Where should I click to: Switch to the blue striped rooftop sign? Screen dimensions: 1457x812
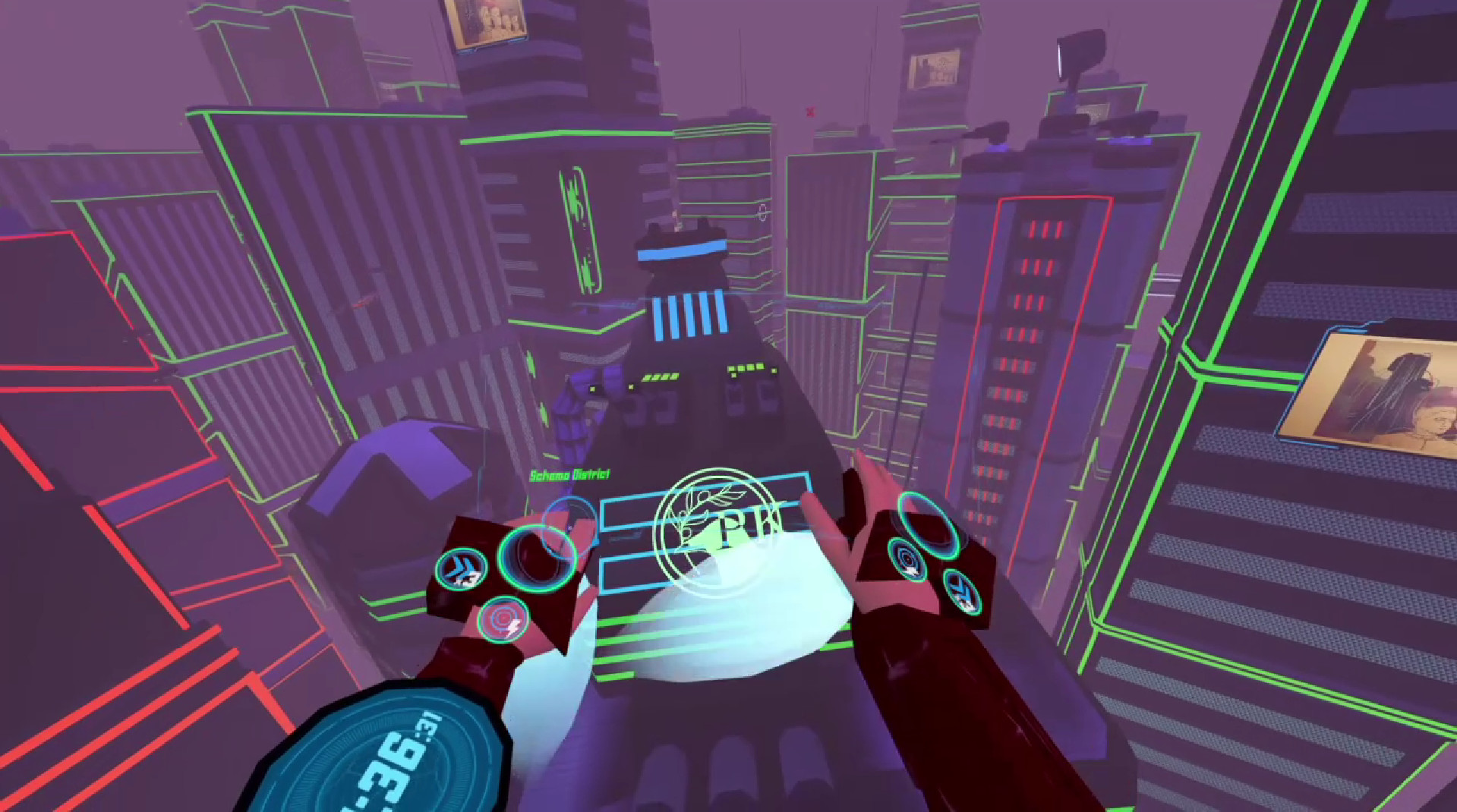pos(687,311)
